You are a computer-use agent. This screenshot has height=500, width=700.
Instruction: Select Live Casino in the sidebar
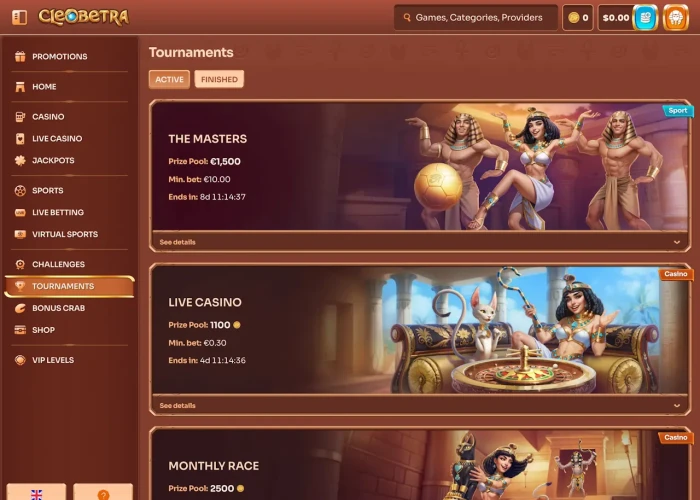click(56, 139)
